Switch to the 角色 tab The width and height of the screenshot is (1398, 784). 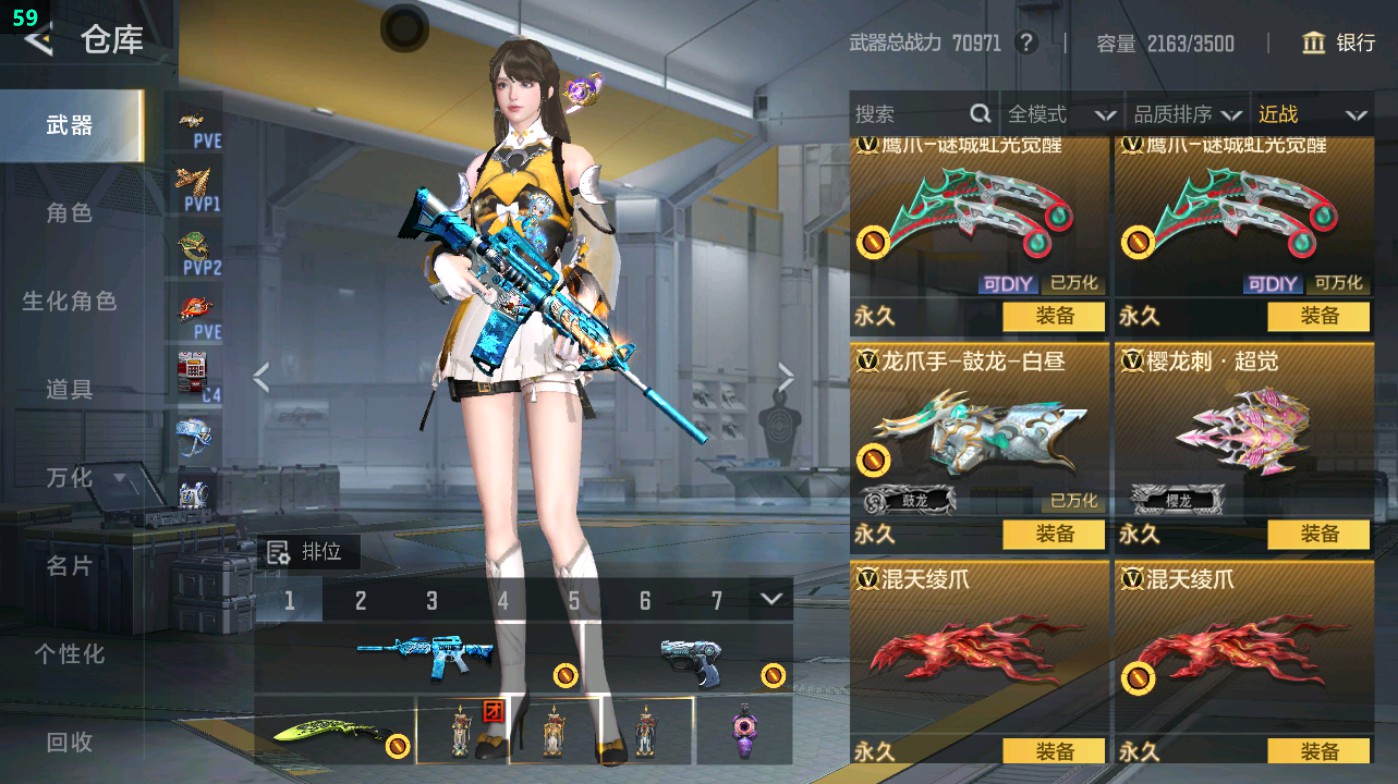72,214
